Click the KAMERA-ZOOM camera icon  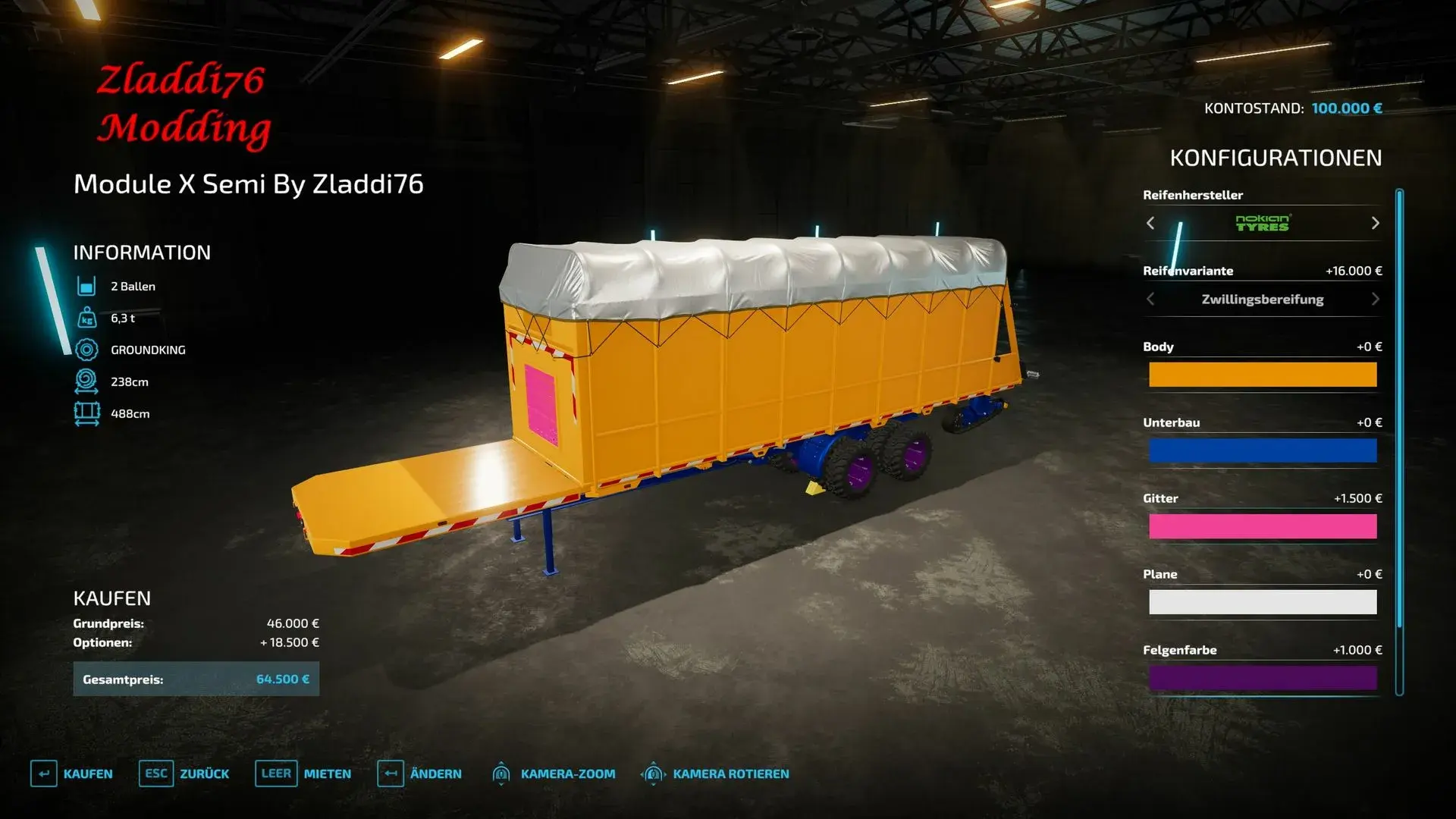(x=502, y=773)
